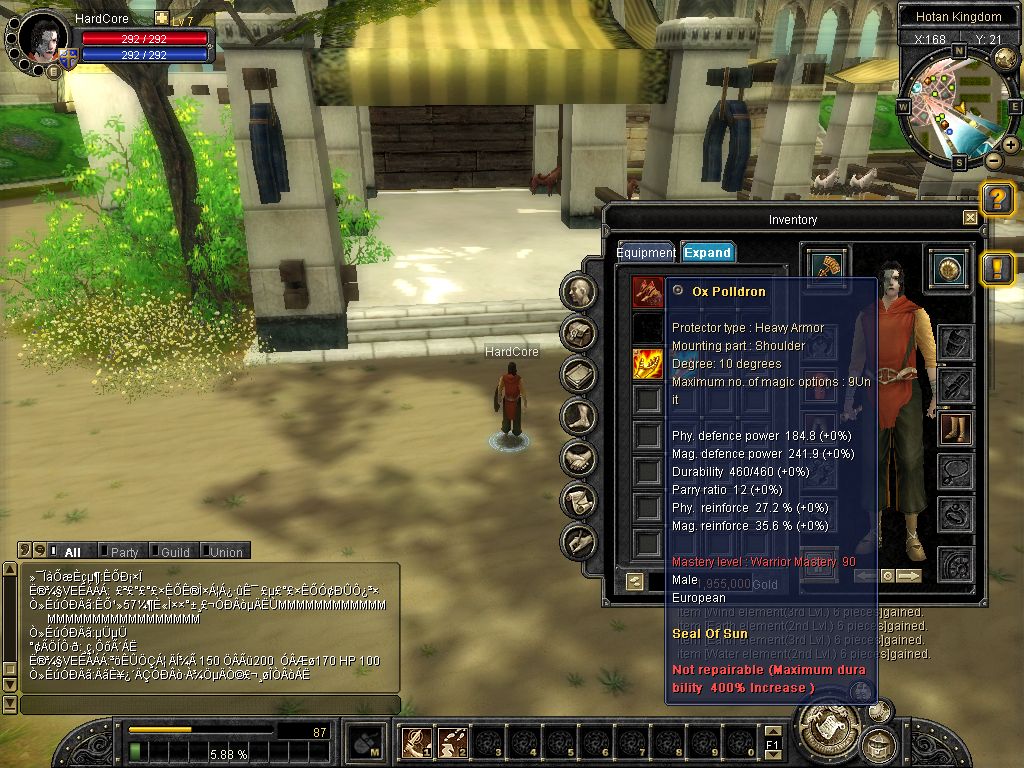Switch chat to the Party tab
The image size is (1024, 768).
(124, 552)
